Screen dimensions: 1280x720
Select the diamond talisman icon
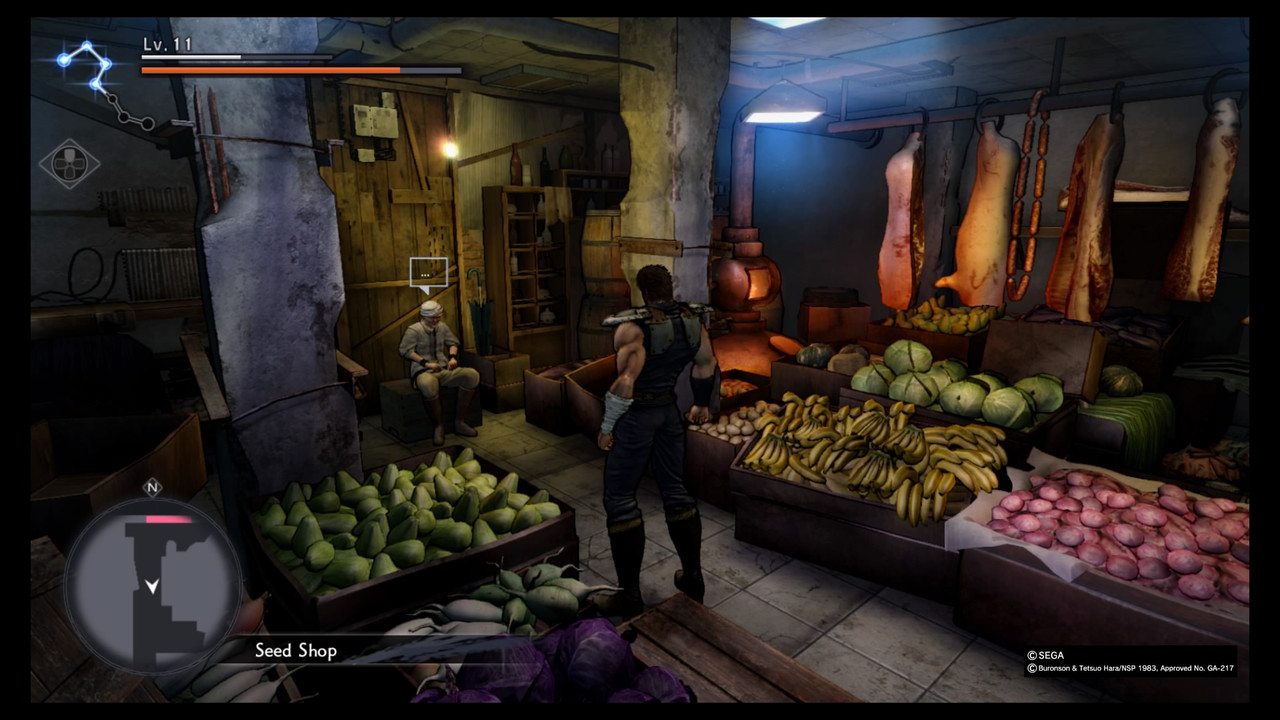tap(69, 164)
